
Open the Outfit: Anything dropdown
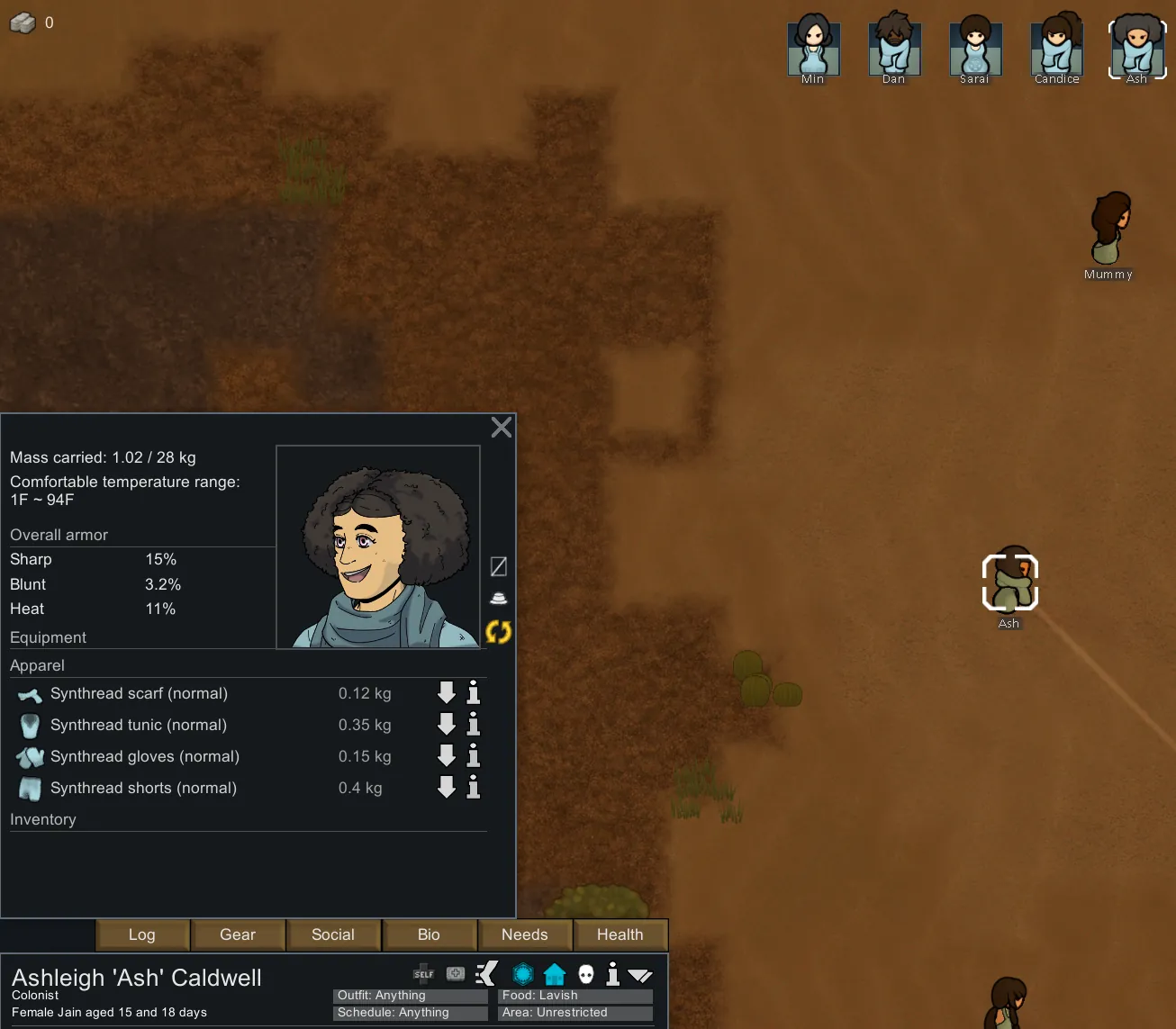[x=410, y=996]
